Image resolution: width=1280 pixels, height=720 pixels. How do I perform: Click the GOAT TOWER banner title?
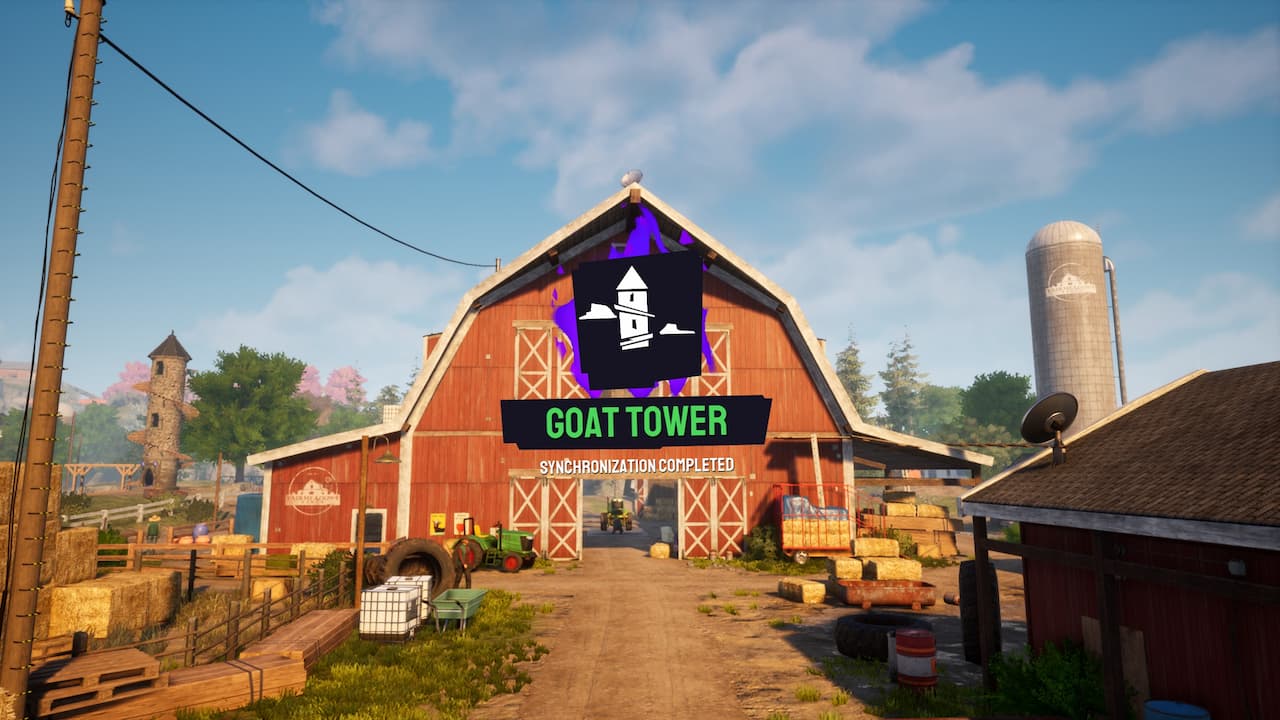pos(637,422)
